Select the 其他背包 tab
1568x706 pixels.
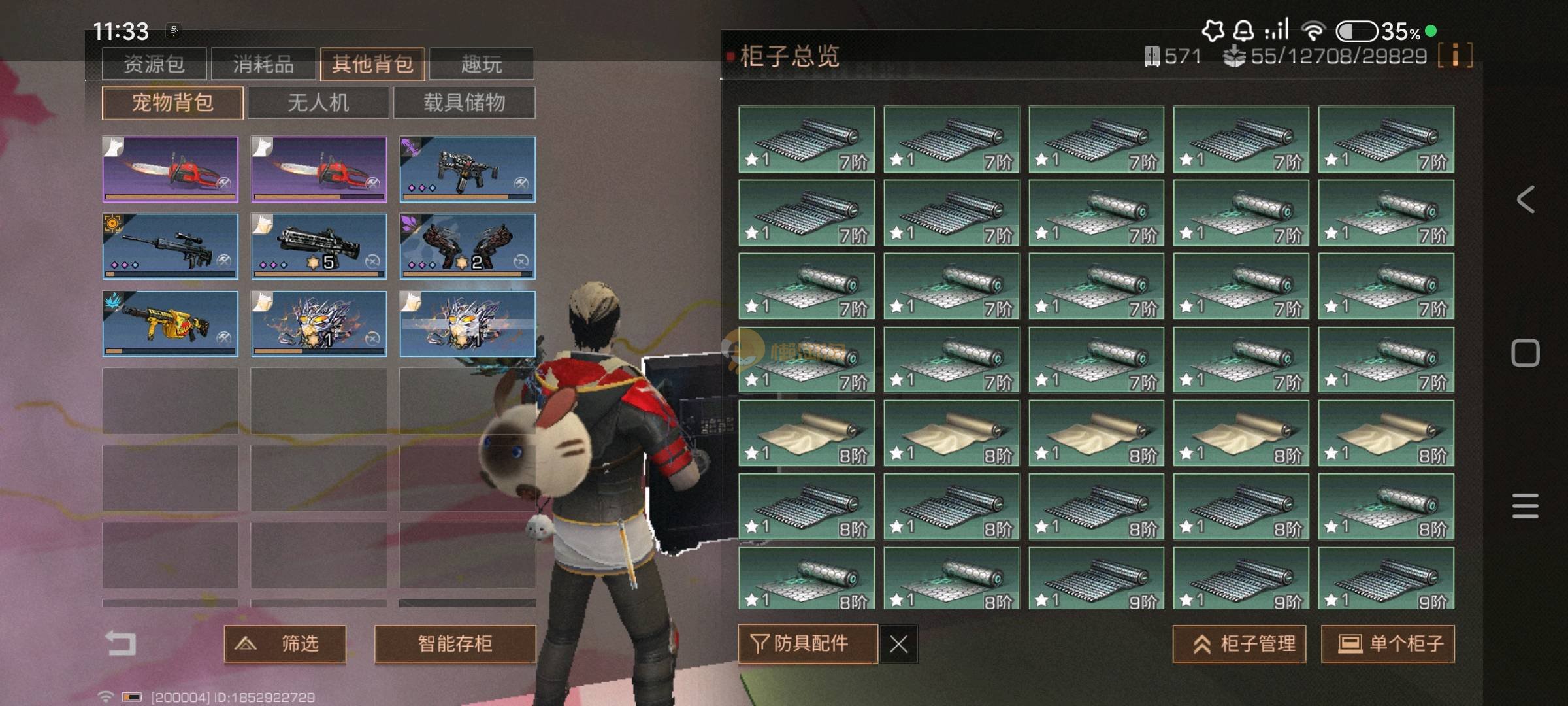(x=372, y=64)
